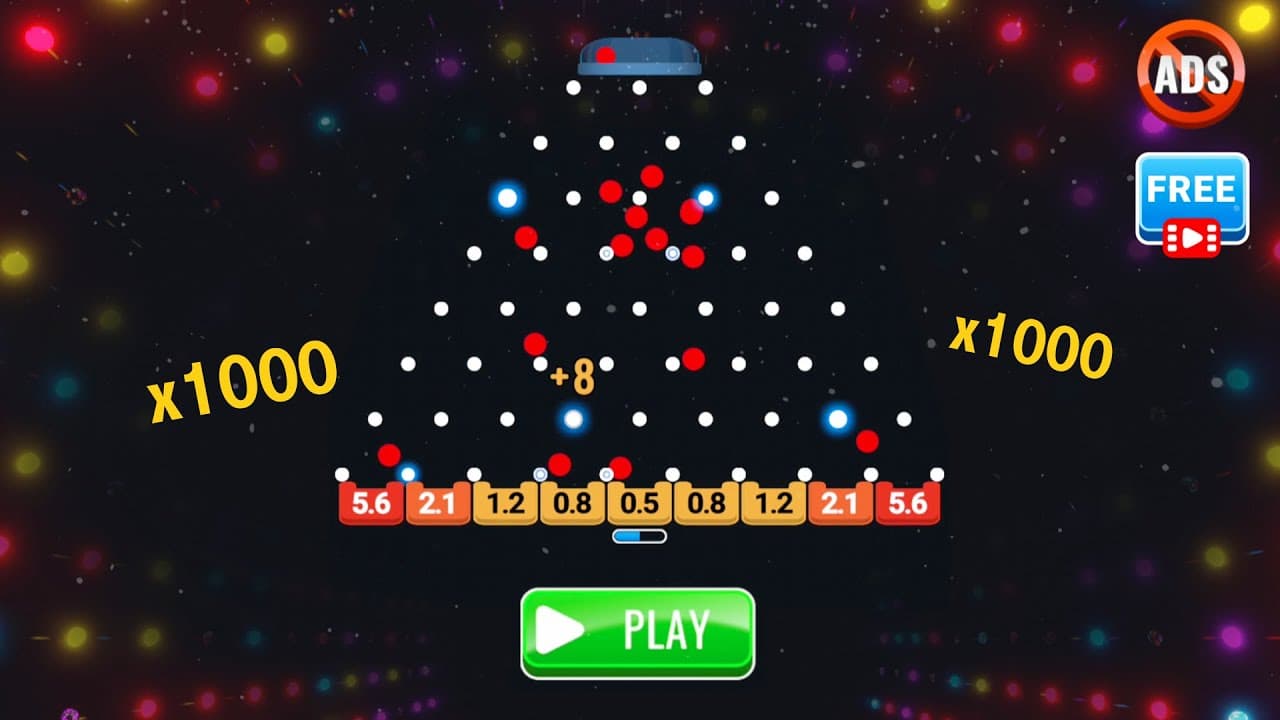Click the blue progress pill below the buckets
The width and height of the screenshot is (1280, 720).
pyautogui.click(x=637, y=535)
